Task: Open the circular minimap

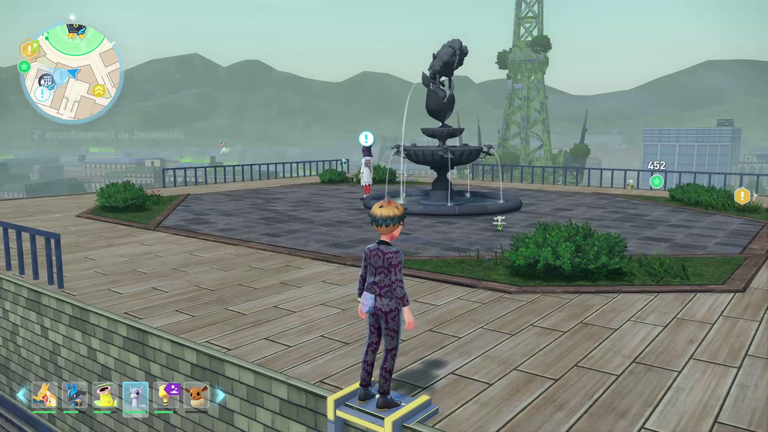Action: click(70, 73)
